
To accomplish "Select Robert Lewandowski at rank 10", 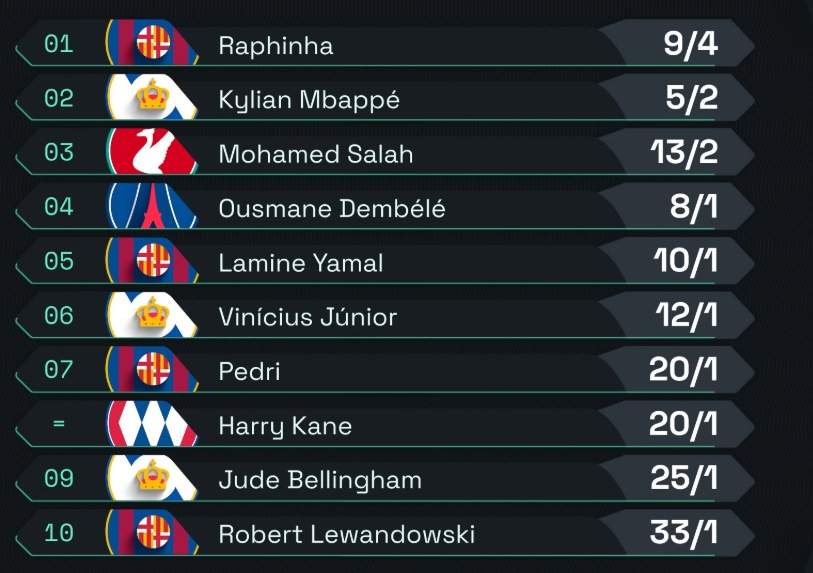I will (x=346, y=533).
